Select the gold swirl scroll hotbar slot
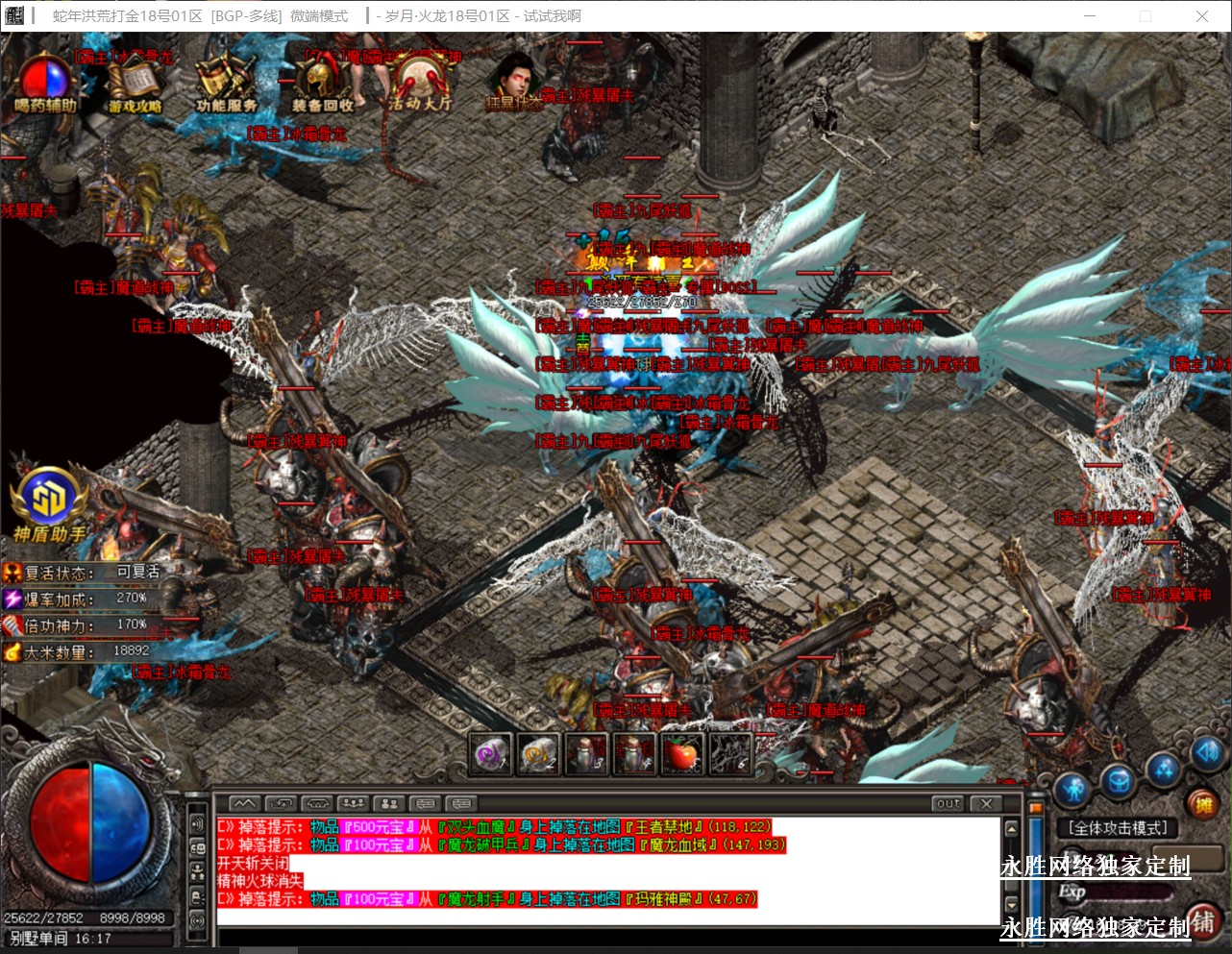Viewport: 1232px width, 954px height. pyautogui.click(x=538, y=755)
